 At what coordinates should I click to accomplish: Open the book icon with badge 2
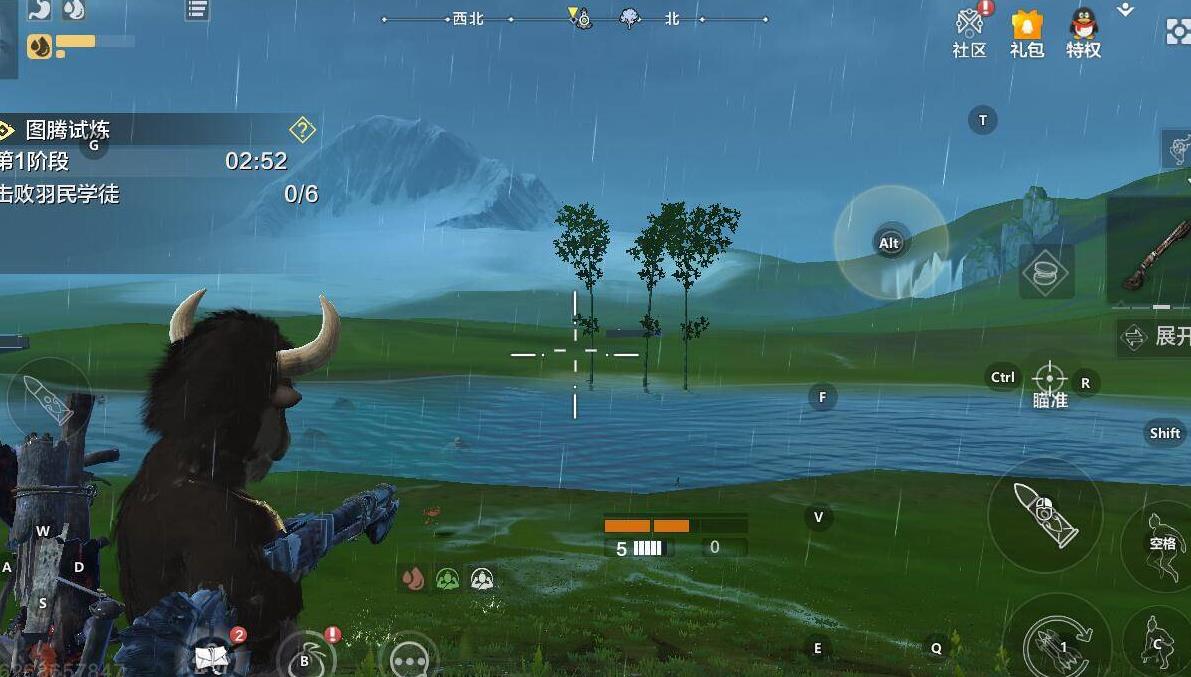click(212, 654)
